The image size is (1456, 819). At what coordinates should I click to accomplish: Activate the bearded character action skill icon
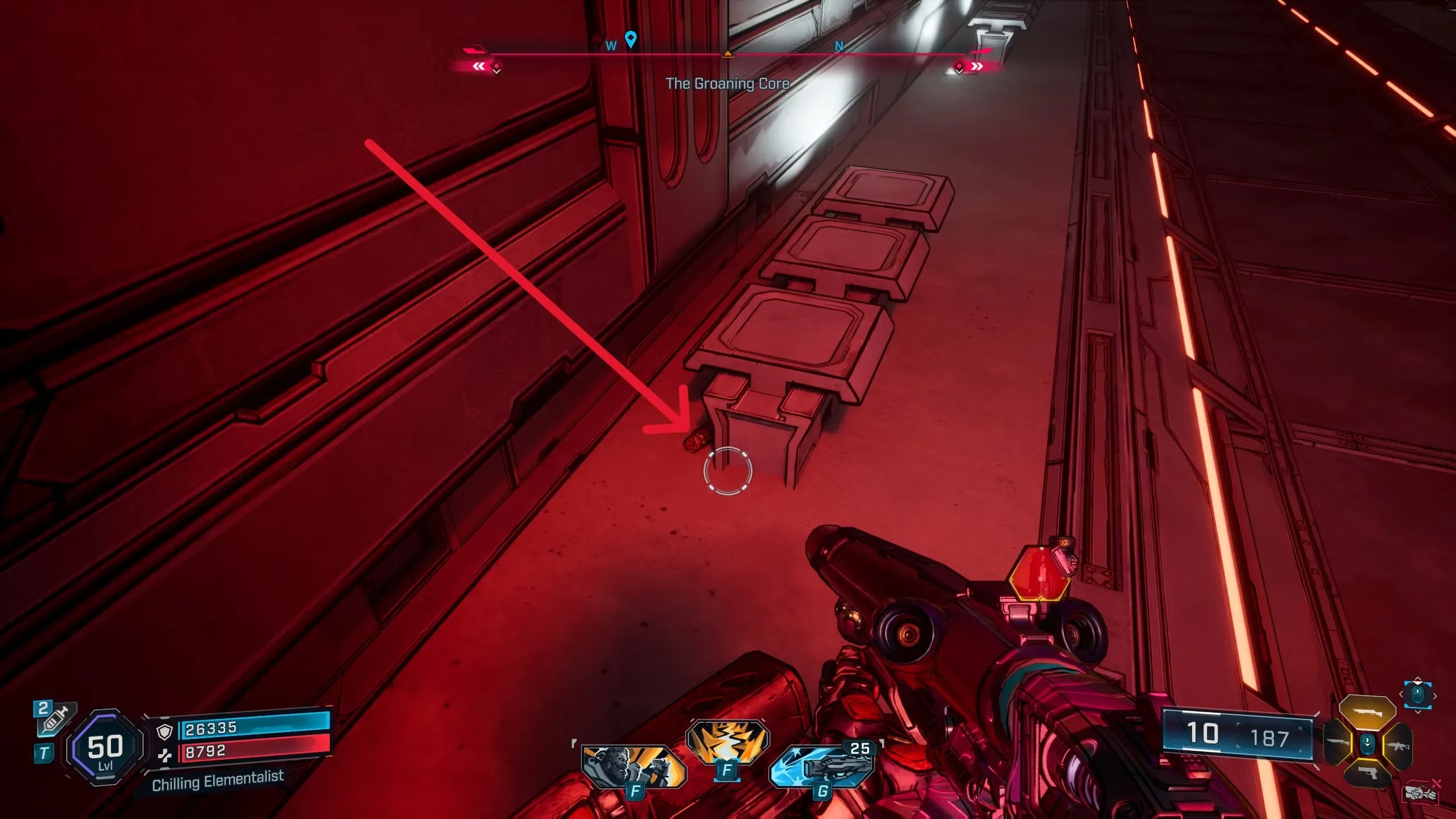633,766
